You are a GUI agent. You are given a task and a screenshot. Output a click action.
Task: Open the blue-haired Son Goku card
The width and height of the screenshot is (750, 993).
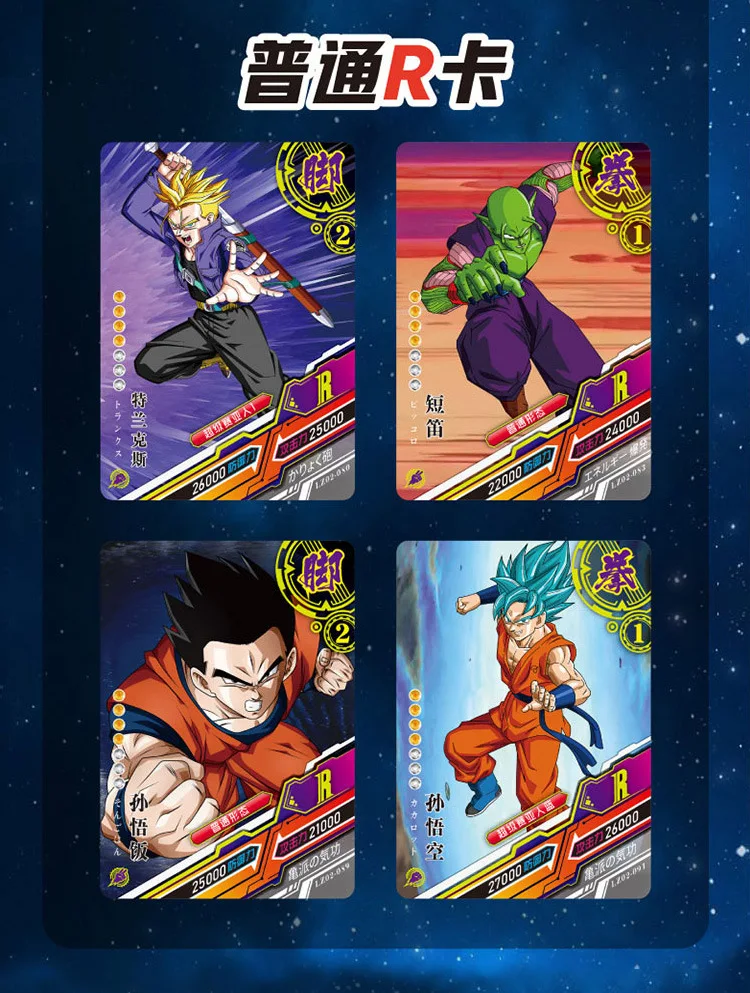[x=523, y=718]
